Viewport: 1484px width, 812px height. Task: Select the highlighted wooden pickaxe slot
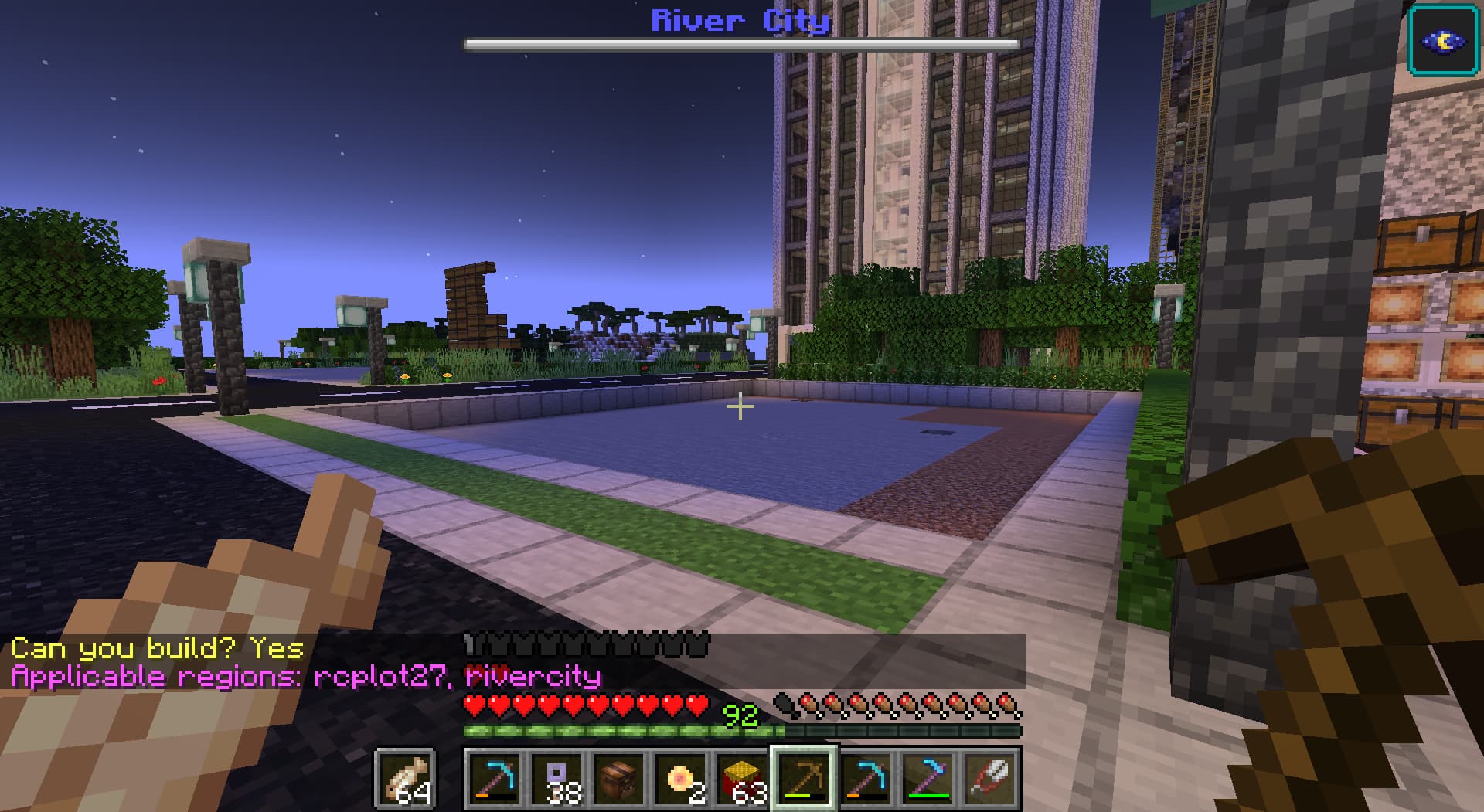coord(805,778)
